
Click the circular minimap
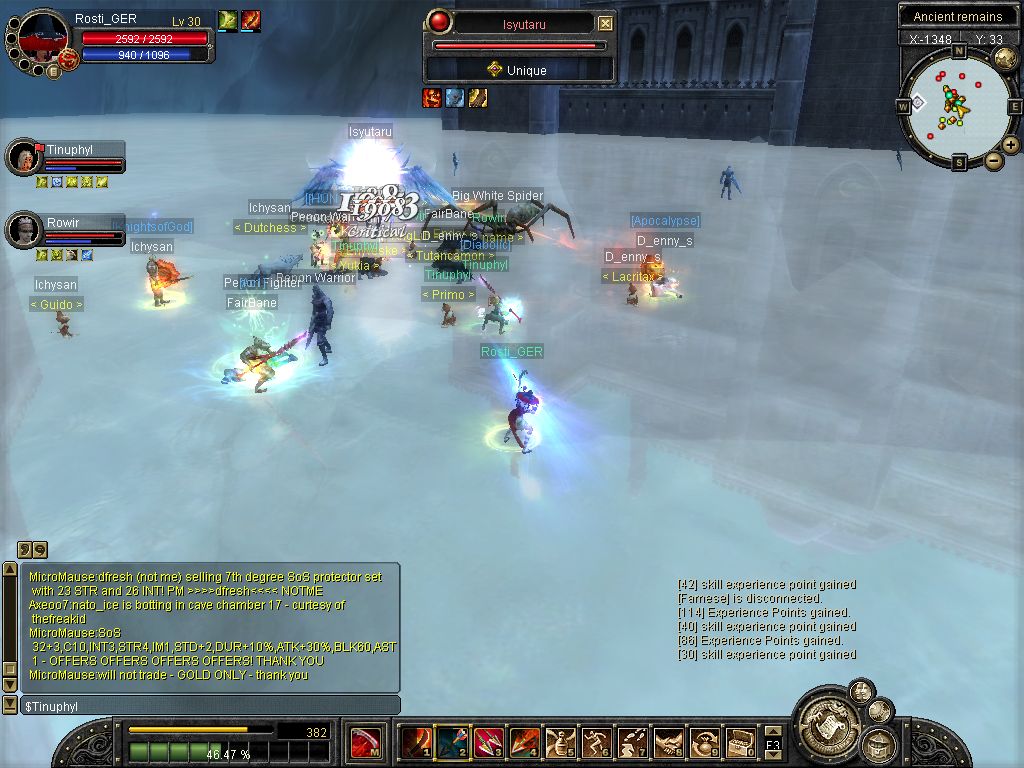click(x=957, y=104)
